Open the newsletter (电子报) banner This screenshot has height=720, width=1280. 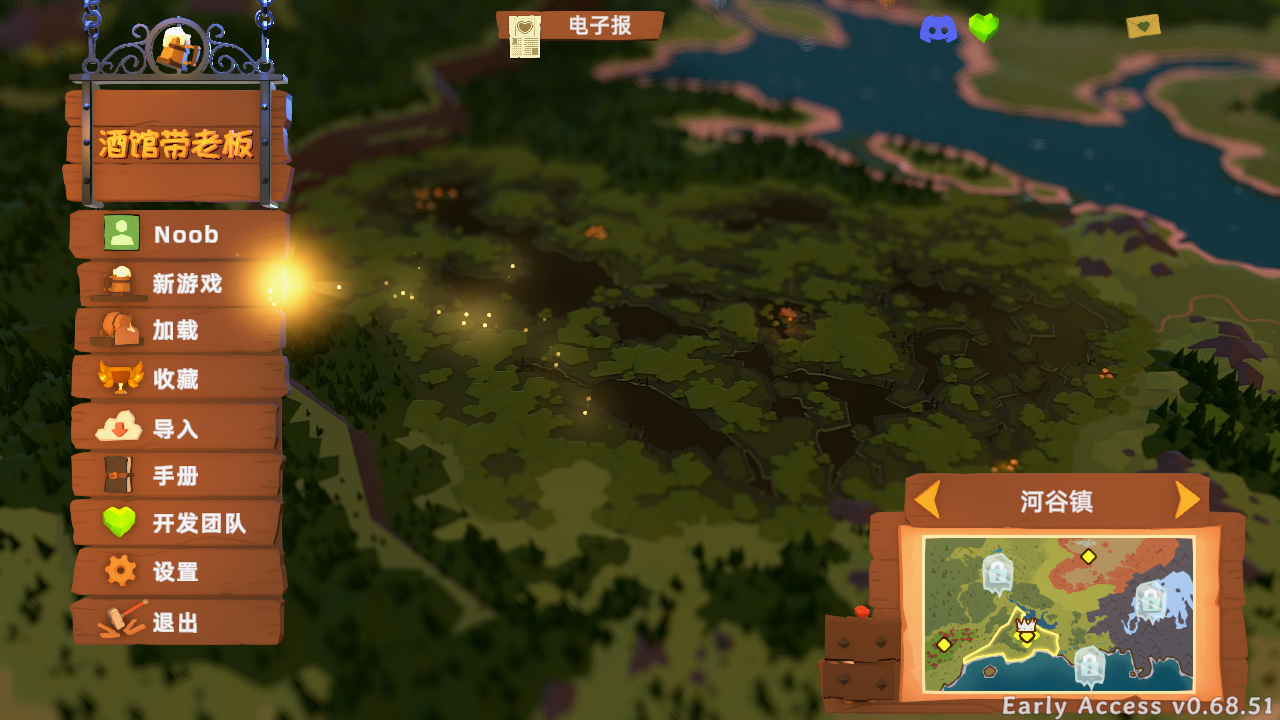pyautogui.click(x=582, y=27)
